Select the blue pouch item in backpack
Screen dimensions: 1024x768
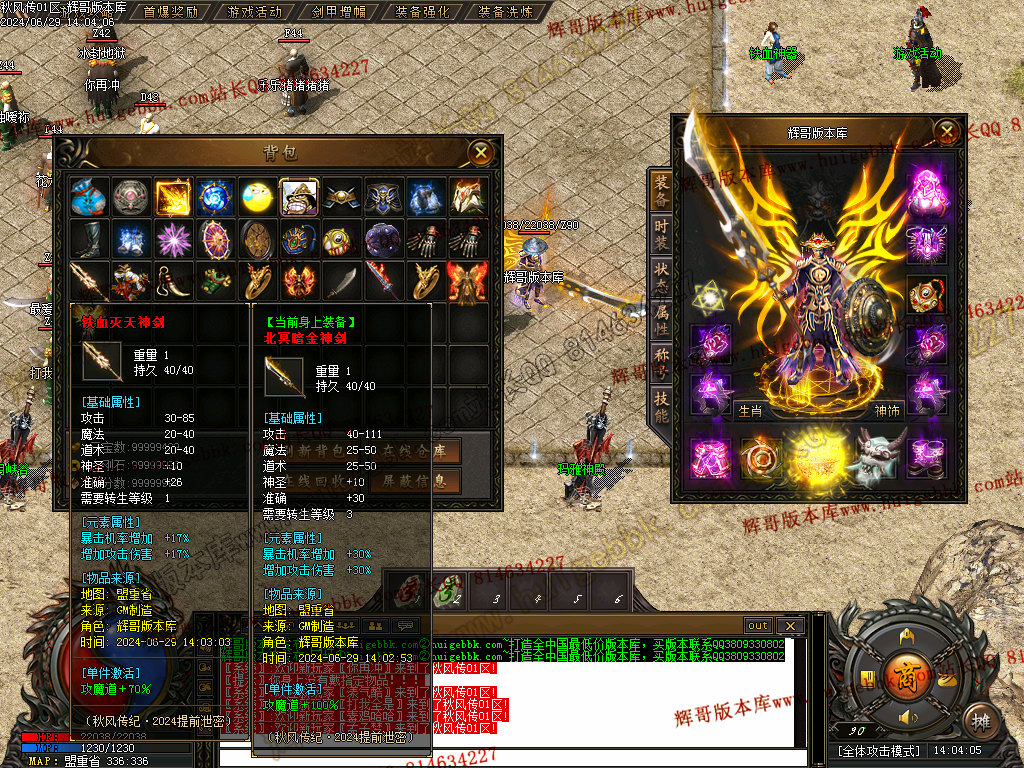pos(89,198)
